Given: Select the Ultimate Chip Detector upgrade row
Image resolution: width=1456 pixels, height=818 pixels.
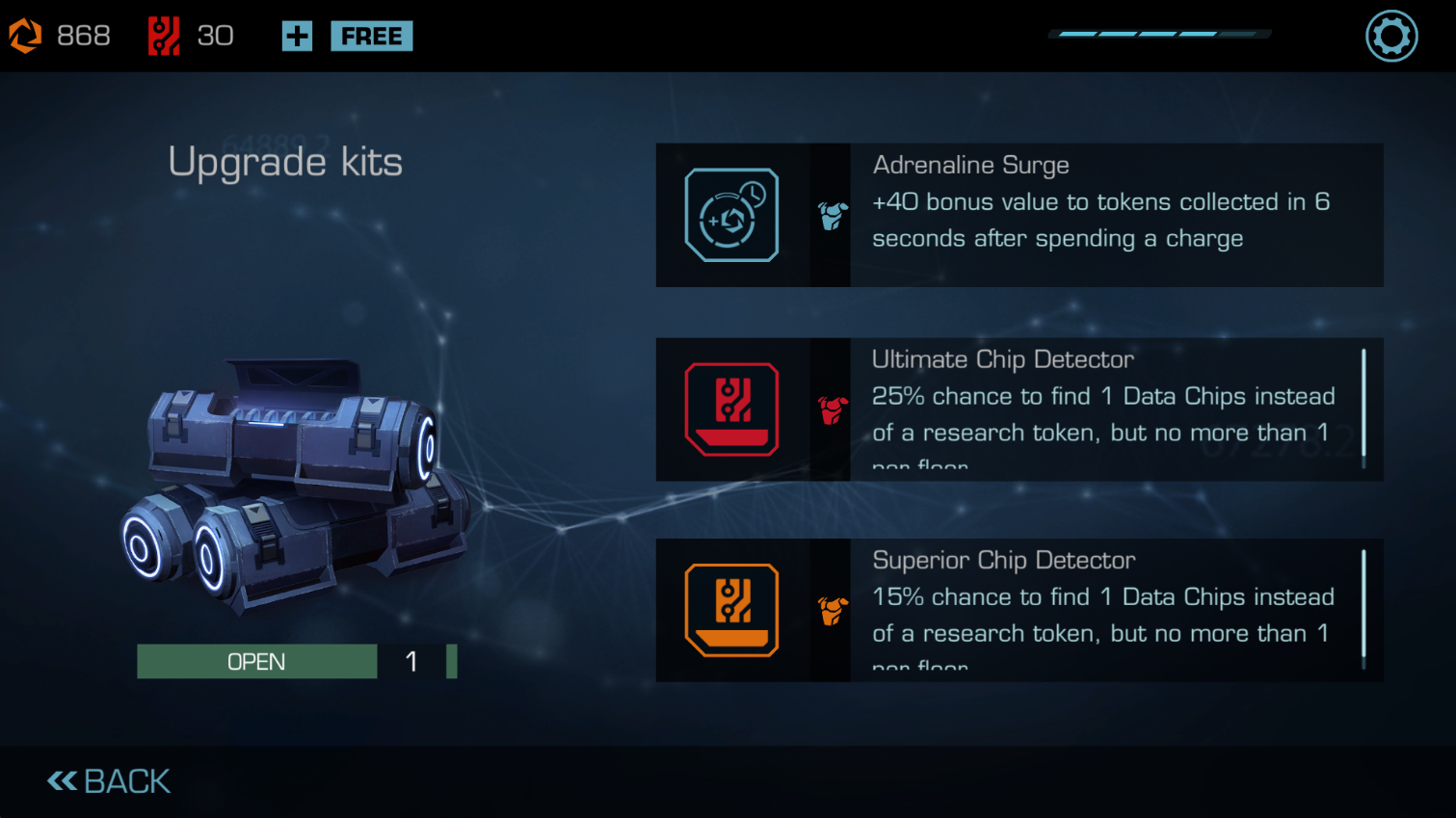Looking at the screenshot, I should [x=1019, y=409].
